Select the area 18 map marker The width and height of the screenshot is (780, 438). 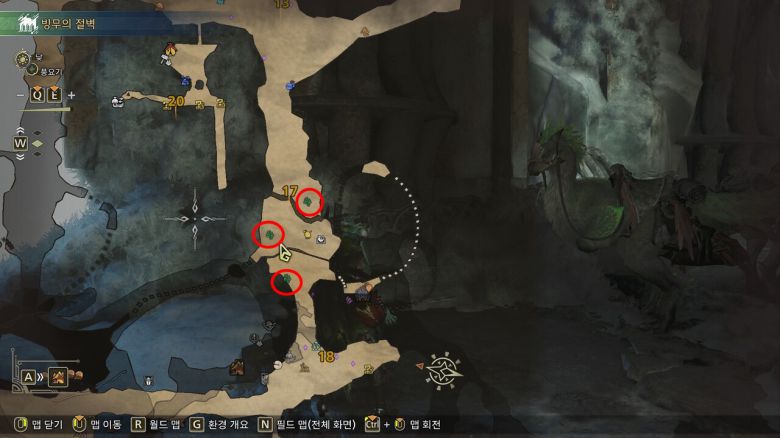pyautogui.click(x=325, y=356)
